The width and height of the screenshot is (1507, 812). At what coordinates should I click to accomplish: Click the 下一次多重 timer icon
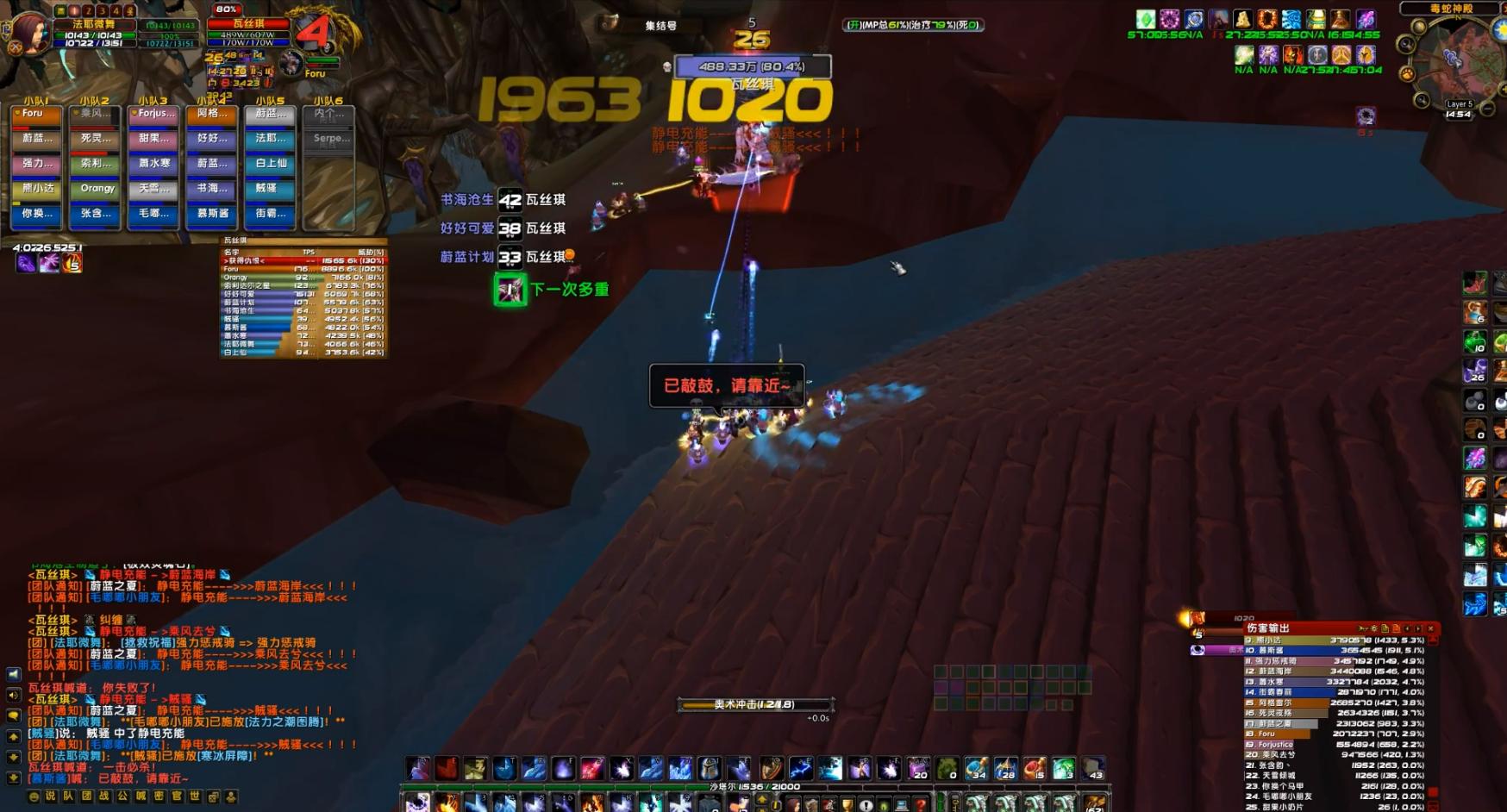click(x=510, y=290)
